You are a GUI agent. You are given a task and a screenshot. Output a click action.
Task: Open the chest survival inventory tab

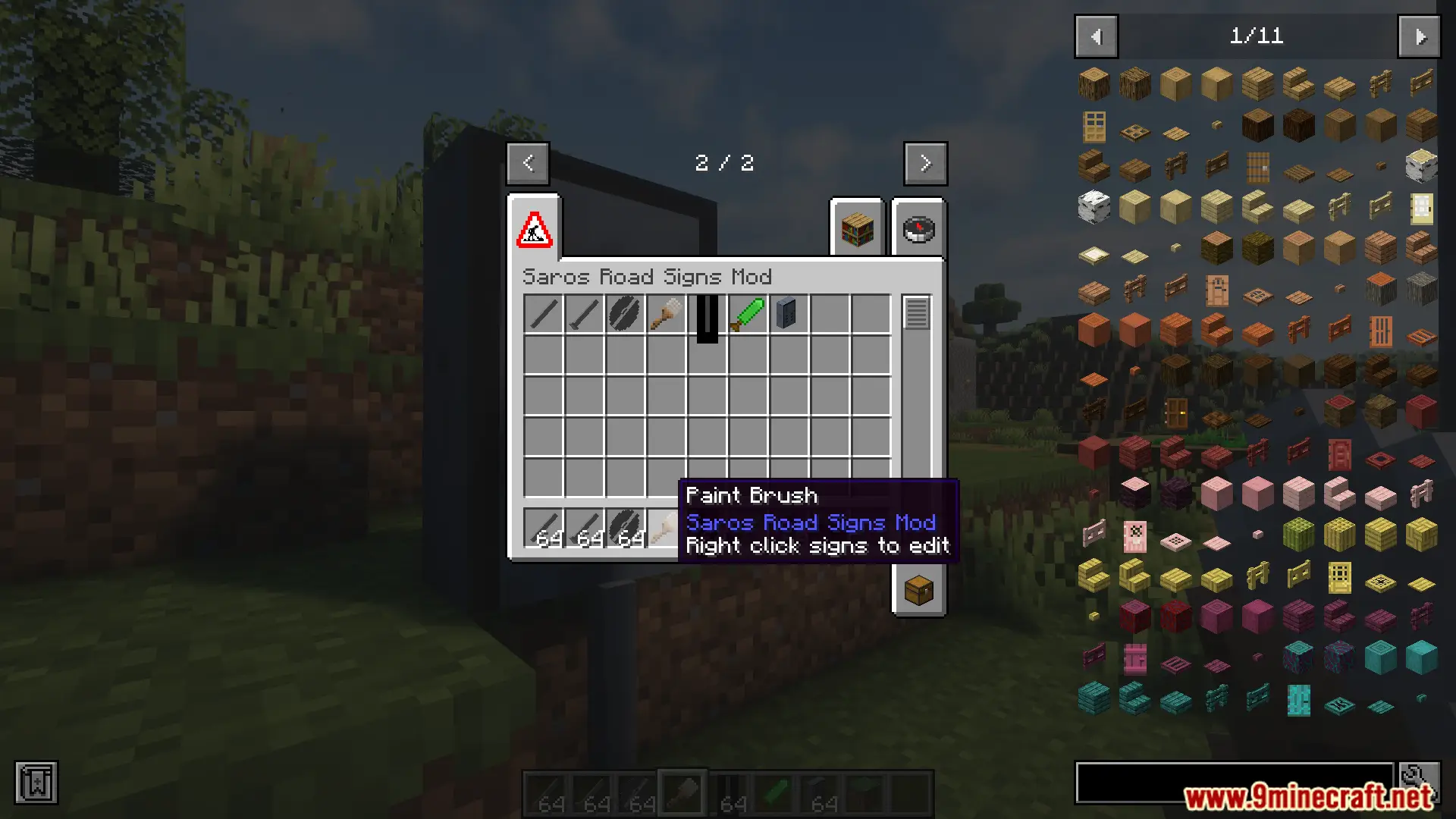pyautogui.click(x=918, y=590)
